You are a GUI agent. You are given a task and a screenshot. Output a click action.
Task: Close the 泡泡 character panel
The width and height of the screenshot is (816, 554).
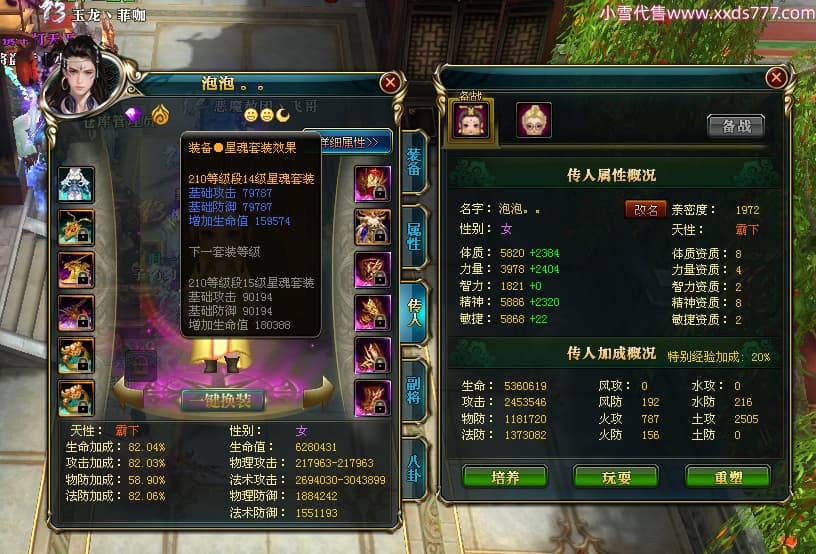[391, 82]
